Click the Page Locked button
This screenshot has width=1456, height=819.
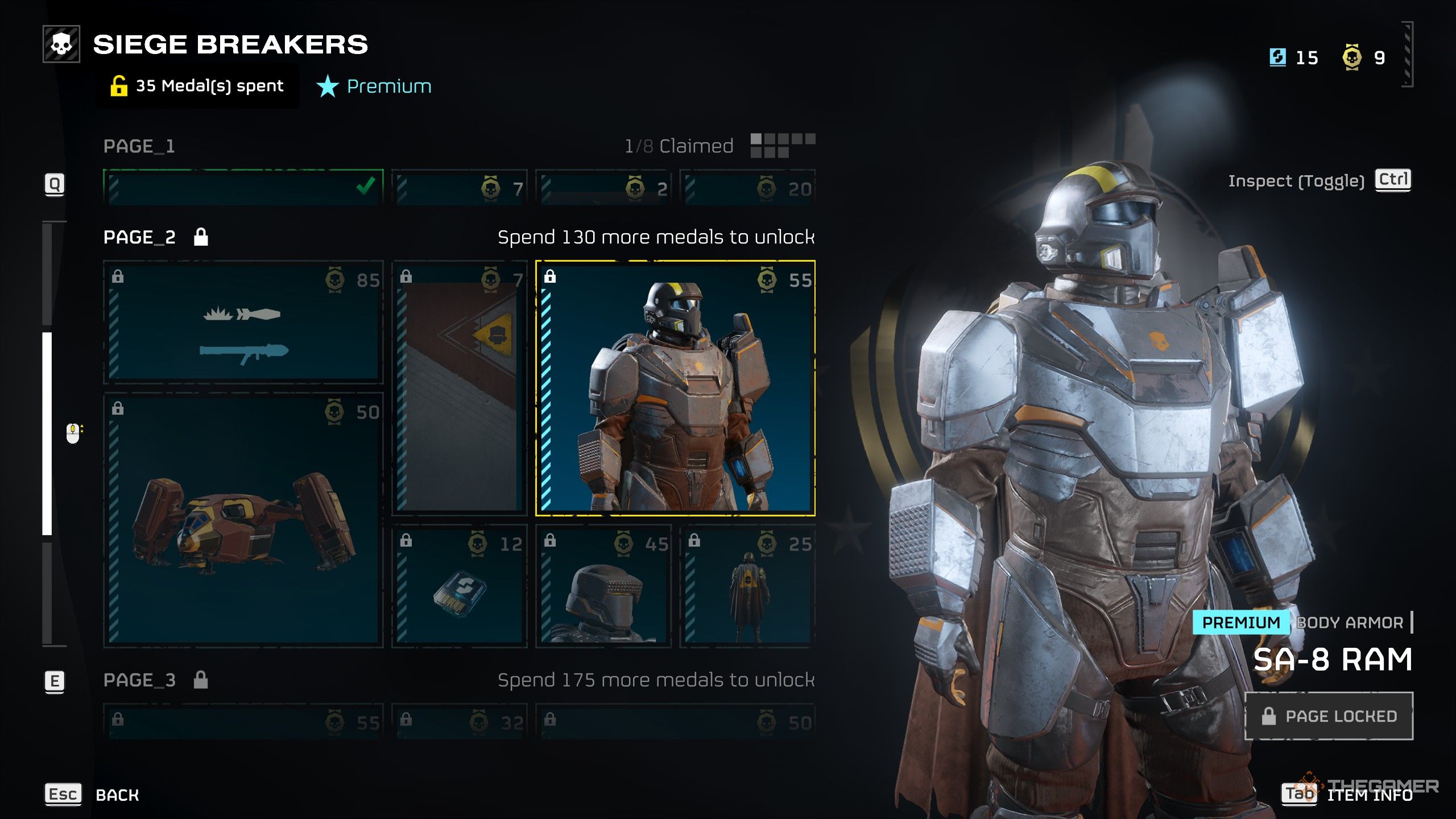[1329, 716]
